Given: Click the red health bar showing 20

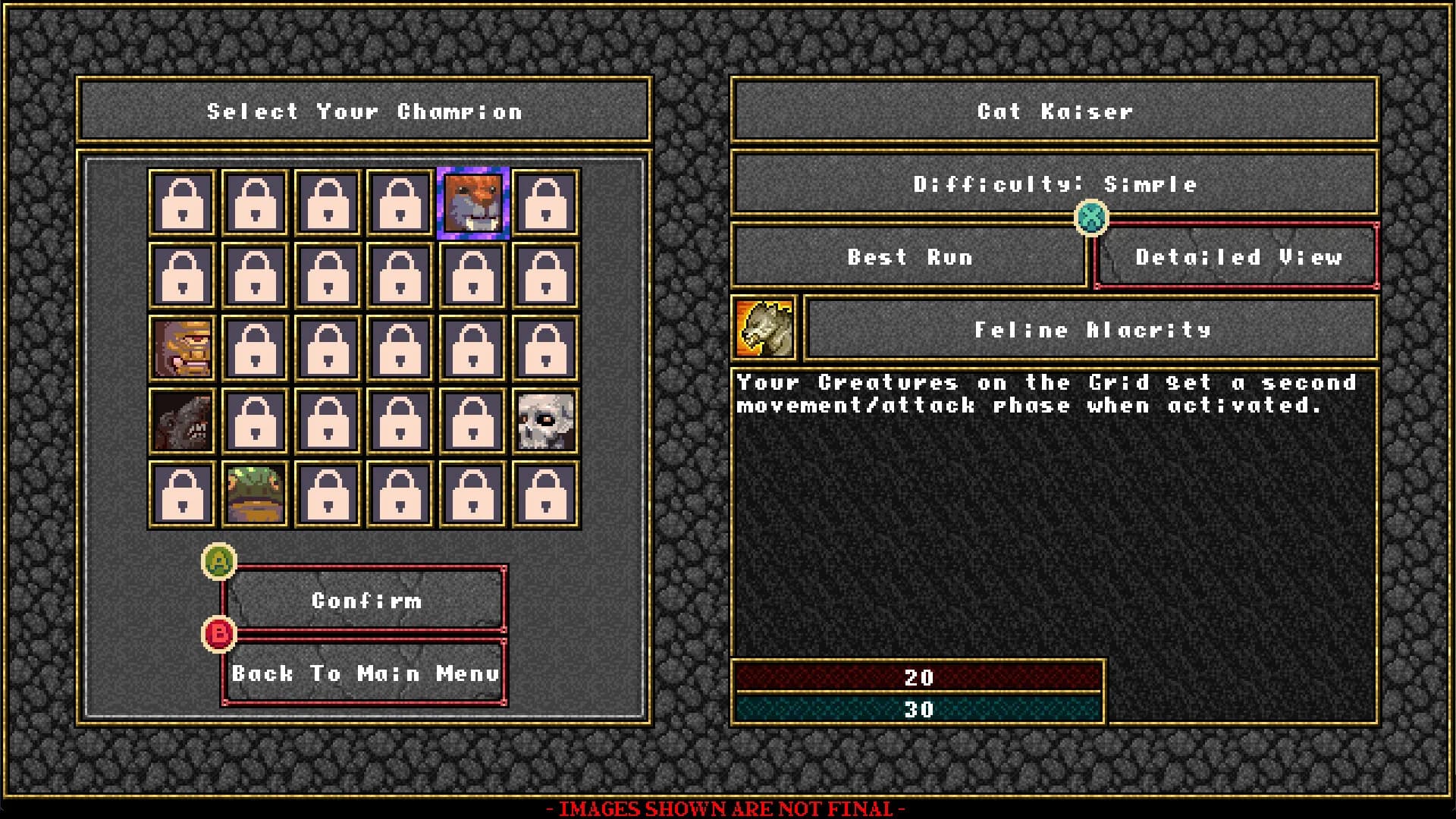Looking at the screenshot, I should point(919,678).
